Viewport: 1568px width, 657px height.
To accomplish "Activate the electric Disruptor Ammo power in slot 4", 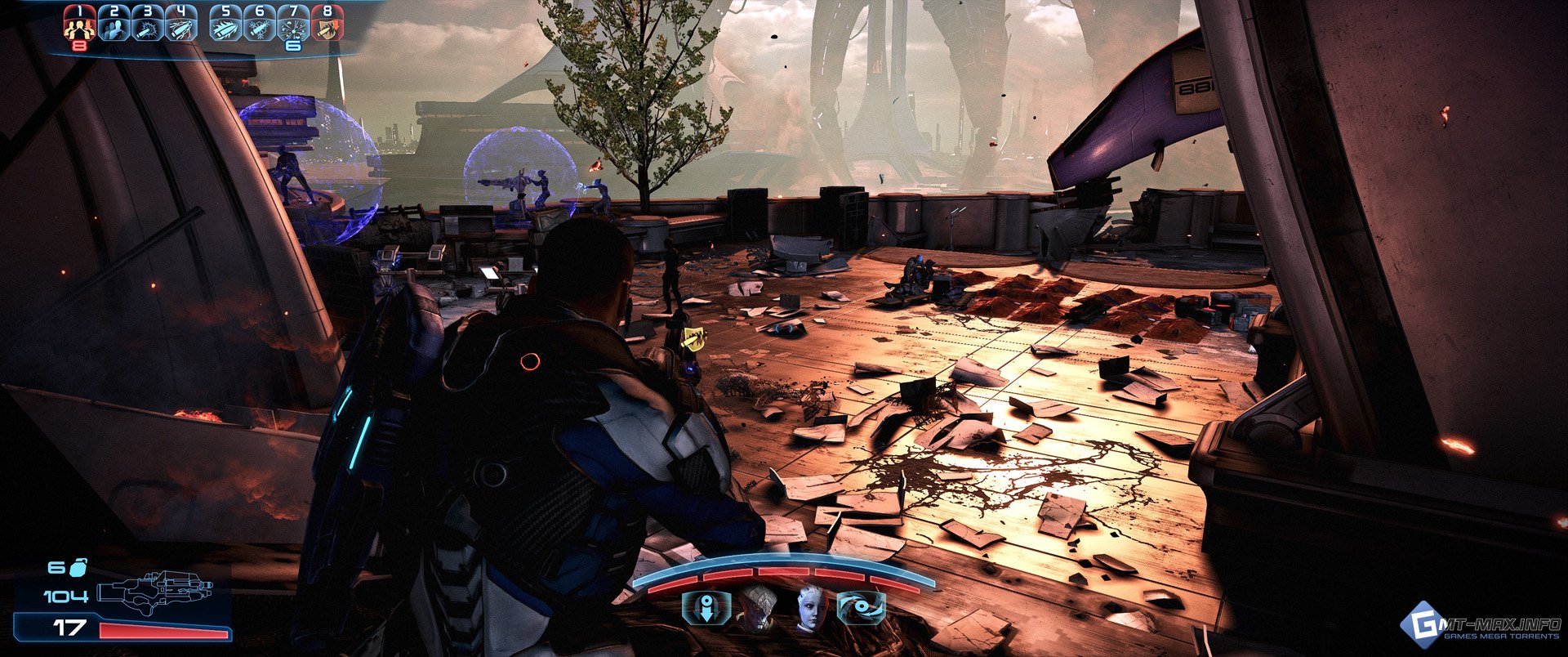I will [181, 25].
